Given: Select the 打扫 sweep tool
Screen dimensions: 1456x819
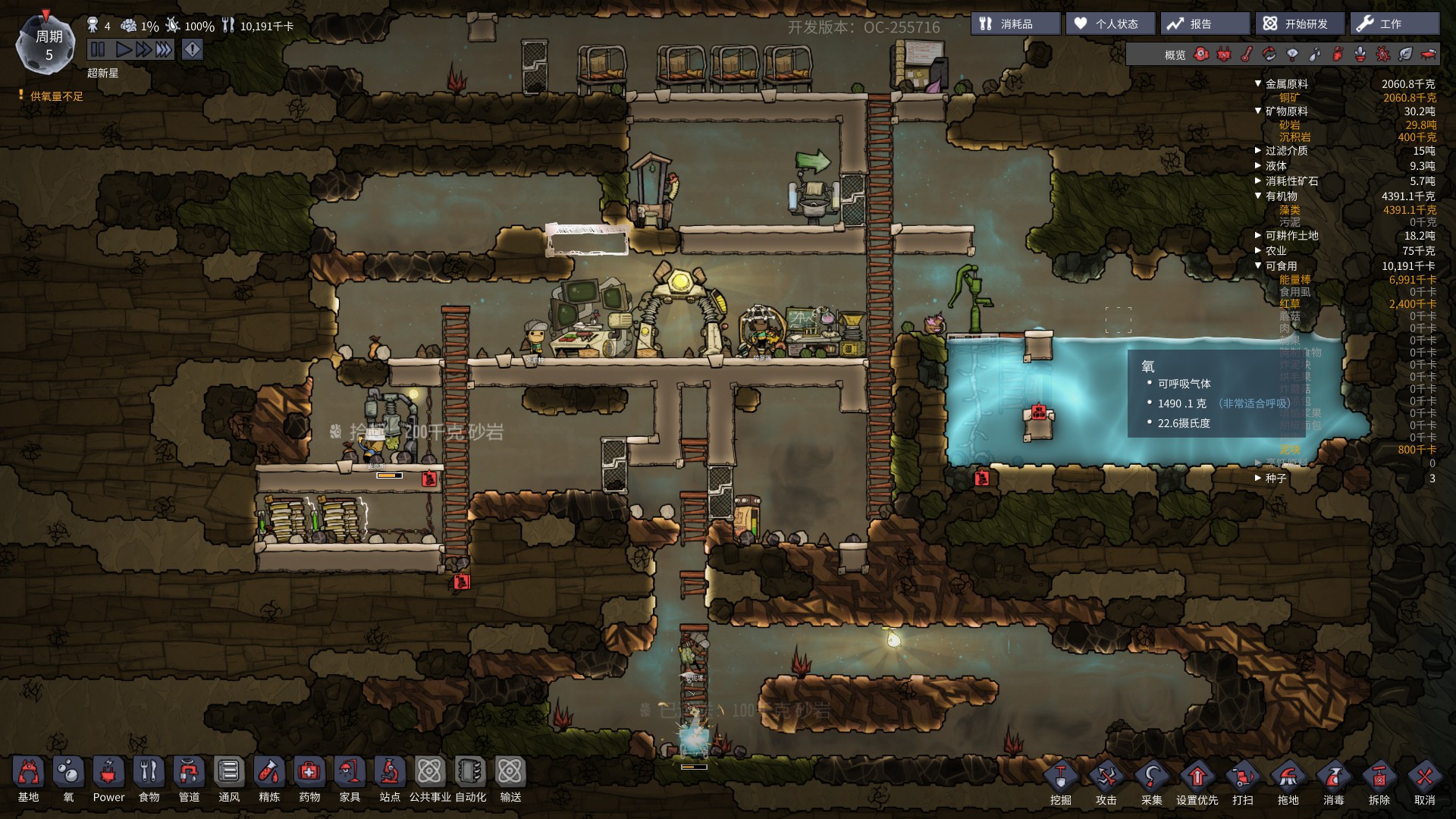Looking at the screenshot, I should (x=1242, y=783).
